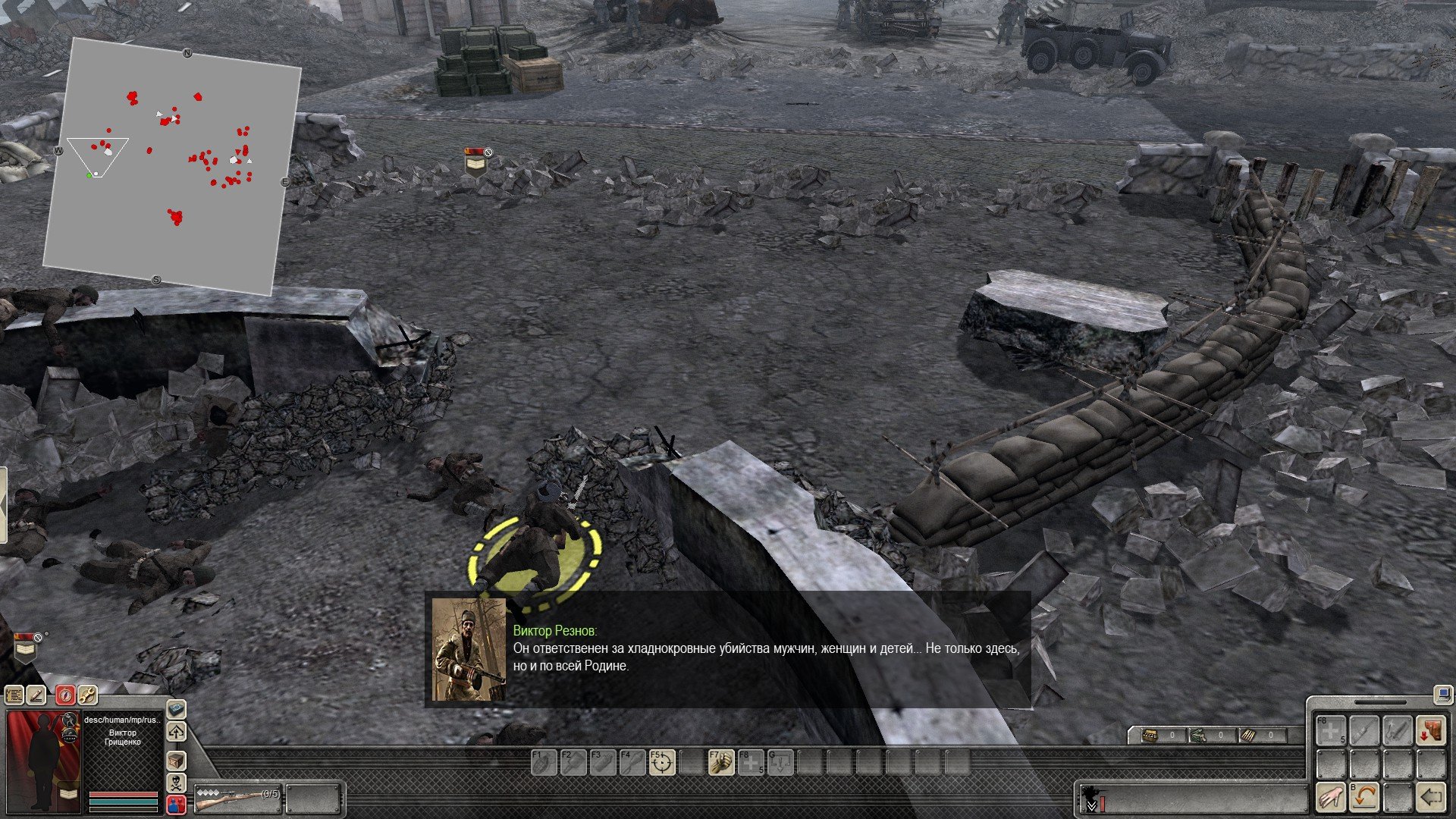Activate the F5 crosshair aim ability

(661, 762)
